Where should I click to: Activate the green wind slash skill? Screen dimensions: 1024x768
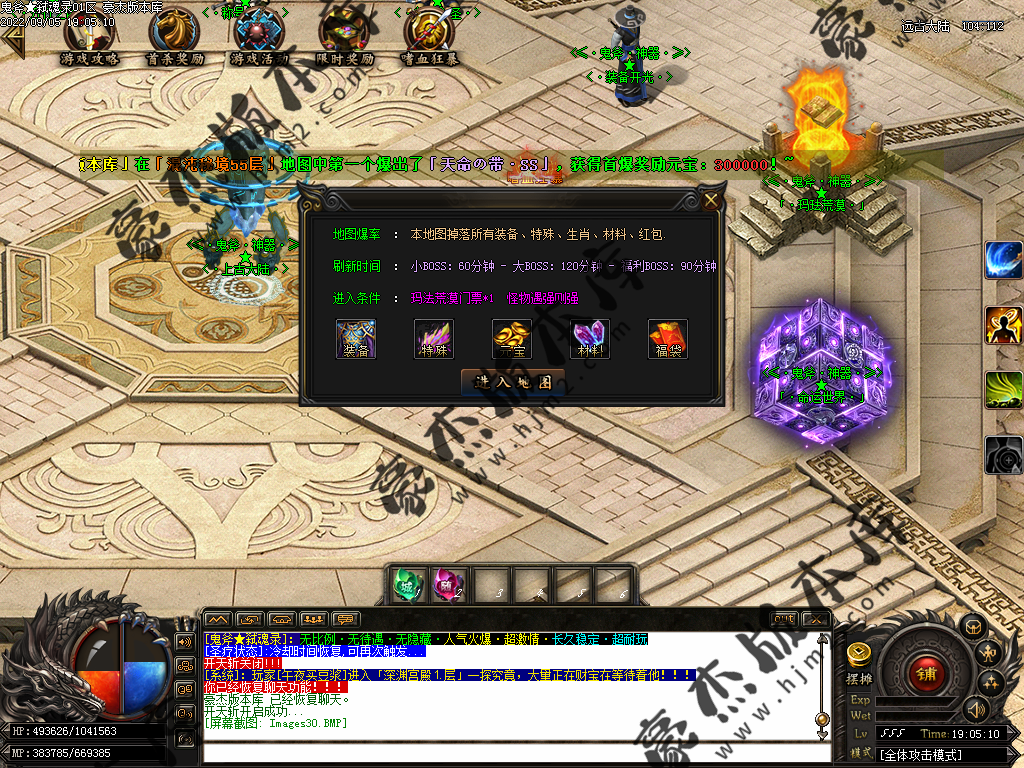(1003, 390)
